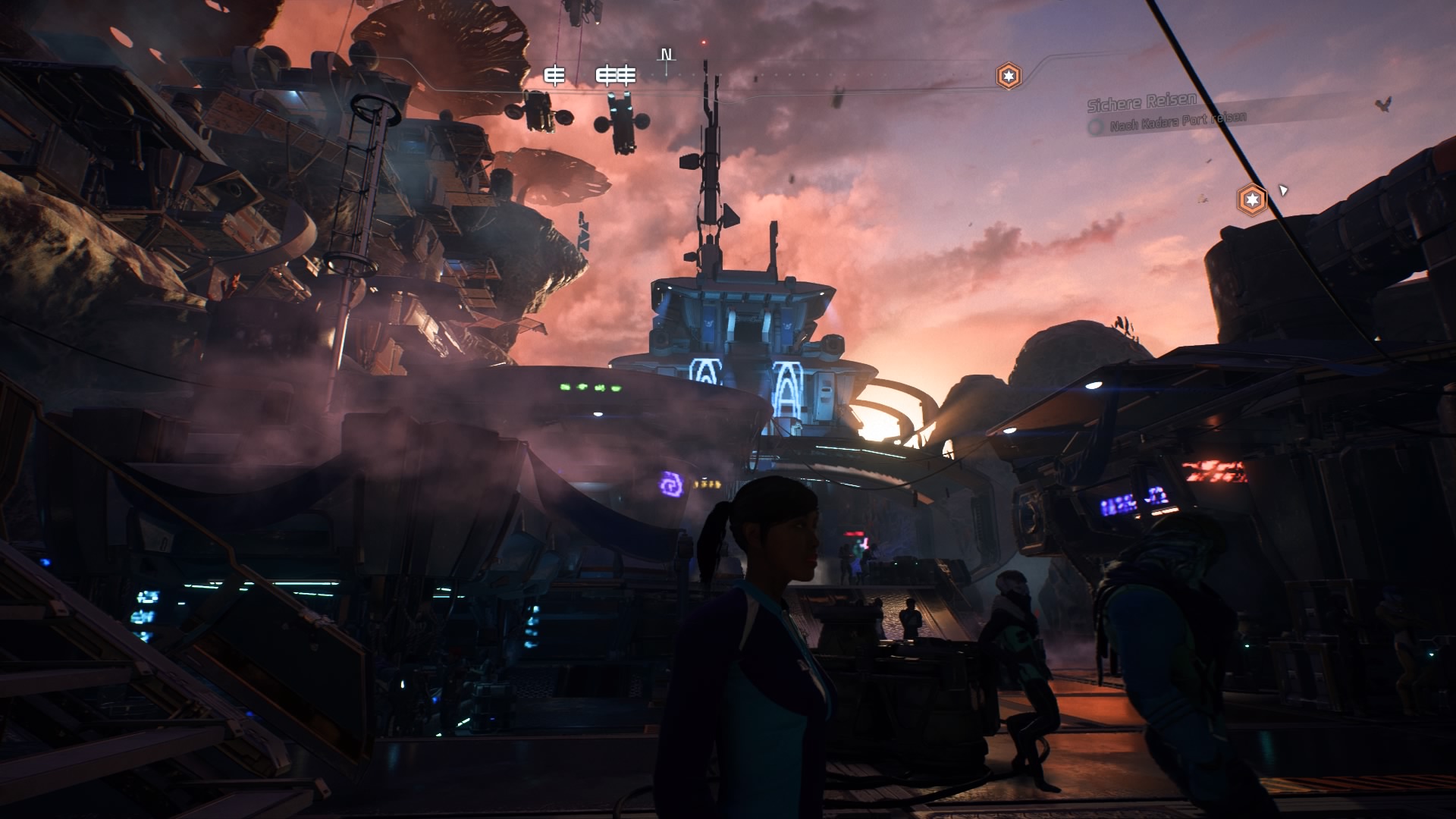
Task: Select the single-symbol white compass marker
Action: 556,75
